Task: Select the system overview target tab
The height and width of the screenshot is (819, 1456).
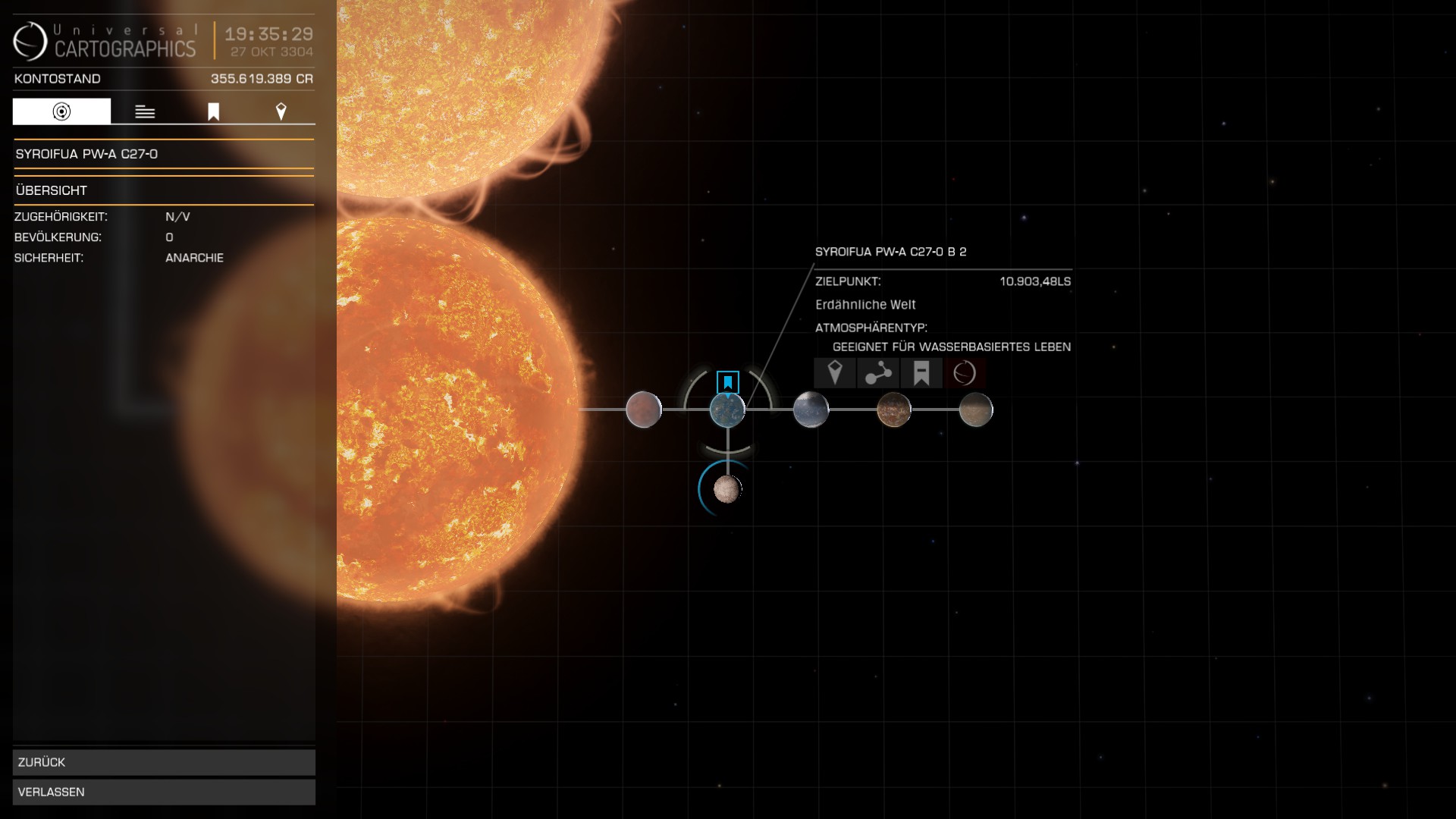Action: (61, 111)
